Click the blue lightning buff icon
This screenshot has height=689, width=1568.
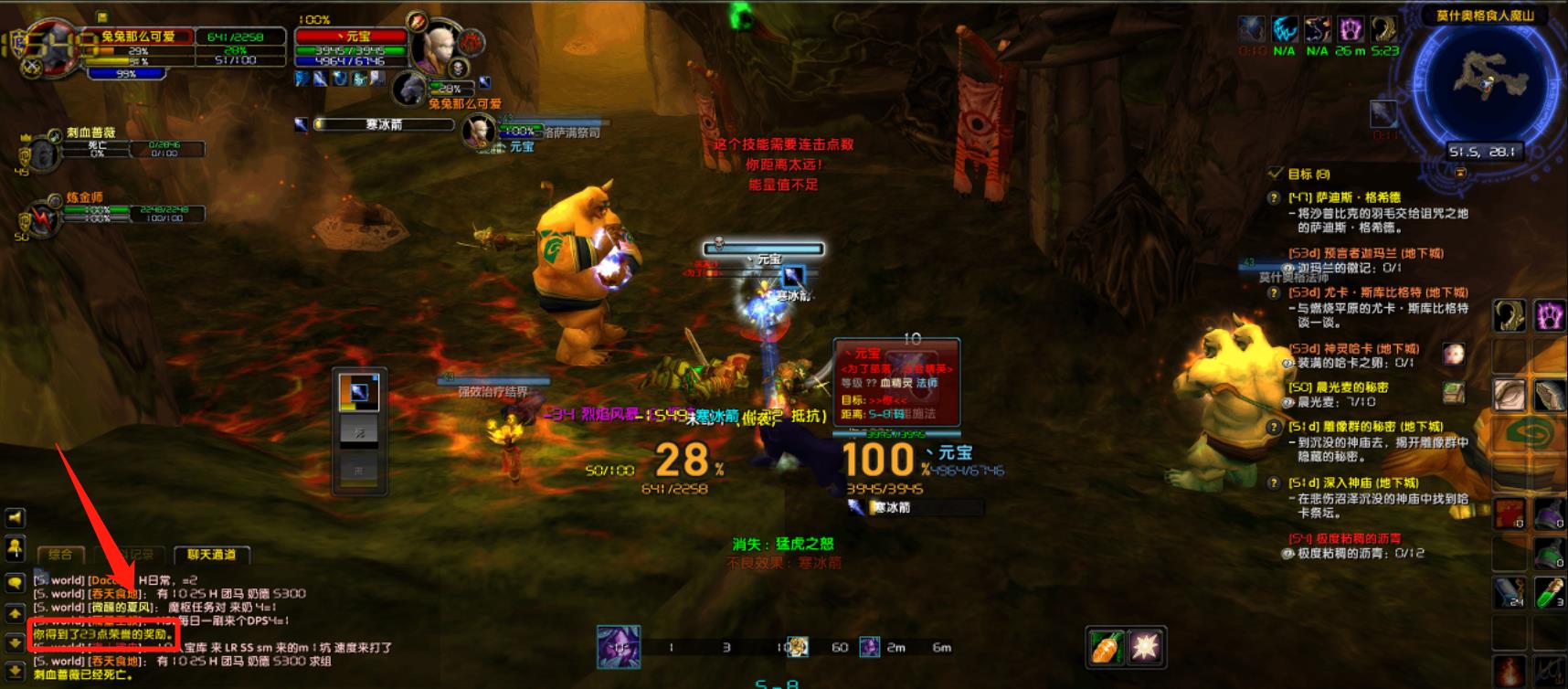point(1285,29)
